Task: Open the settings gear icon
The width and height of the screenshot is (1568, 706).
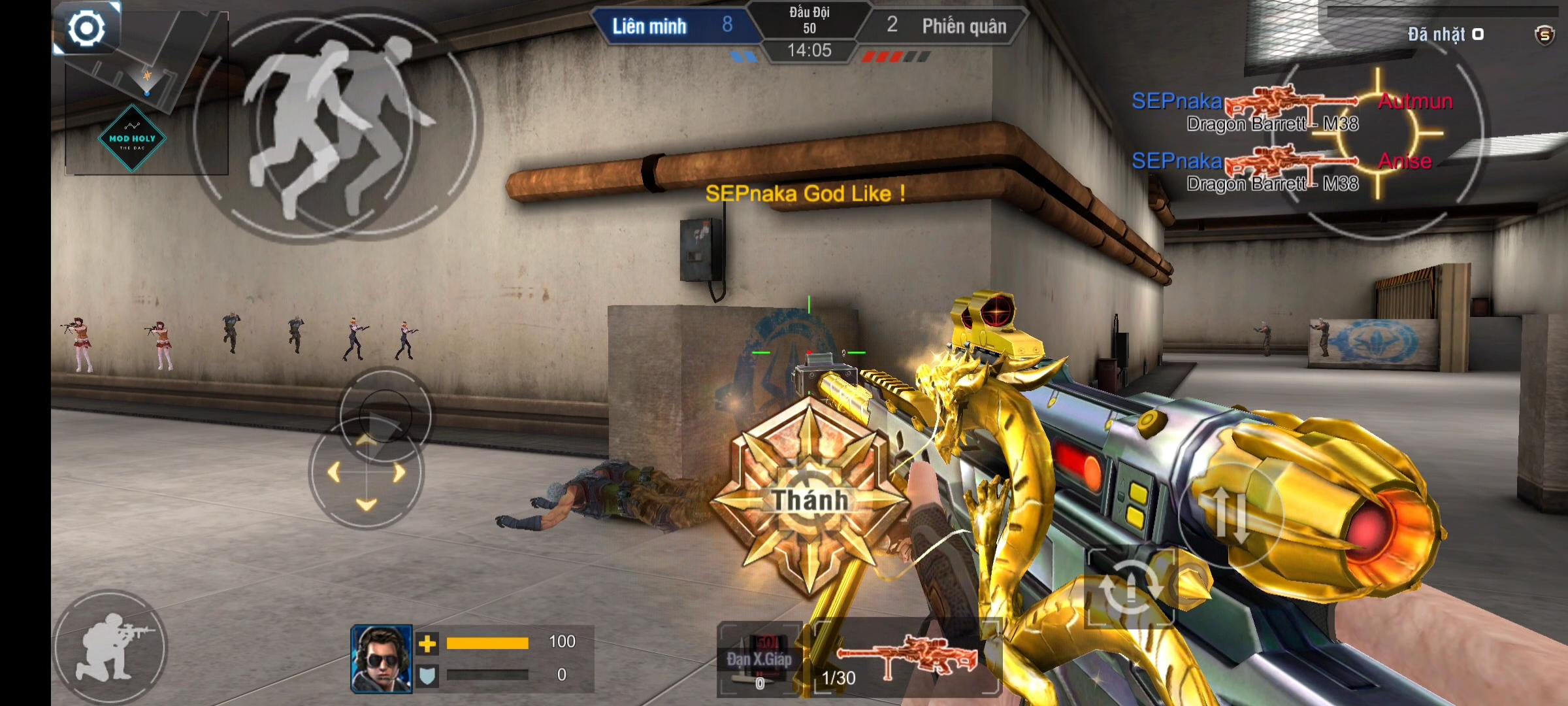Action: pyautogui.click(x=86, y=29)
